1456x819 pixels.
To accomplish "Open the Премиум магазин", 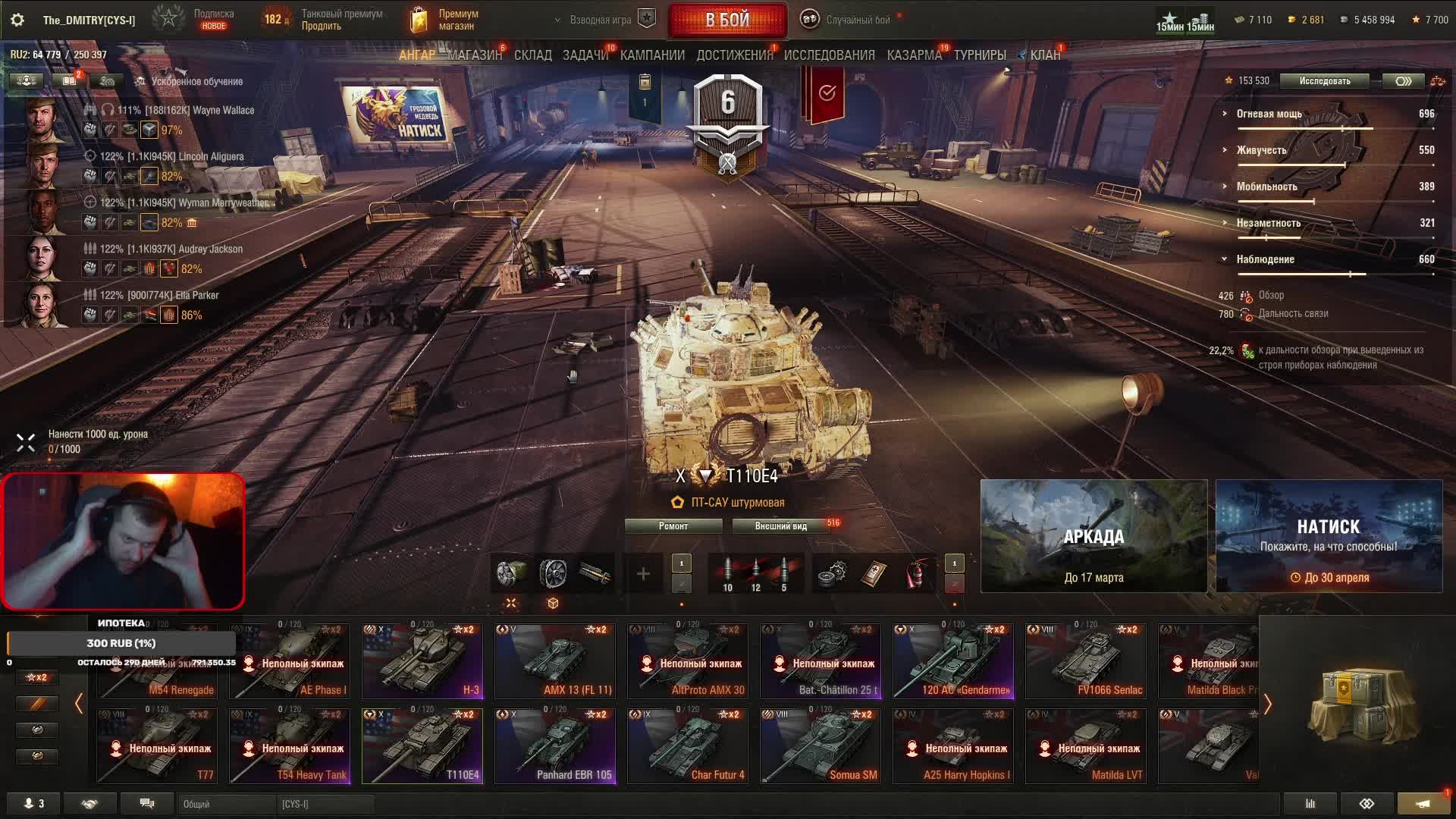I will pyautogui.click(x=447, y=20).
